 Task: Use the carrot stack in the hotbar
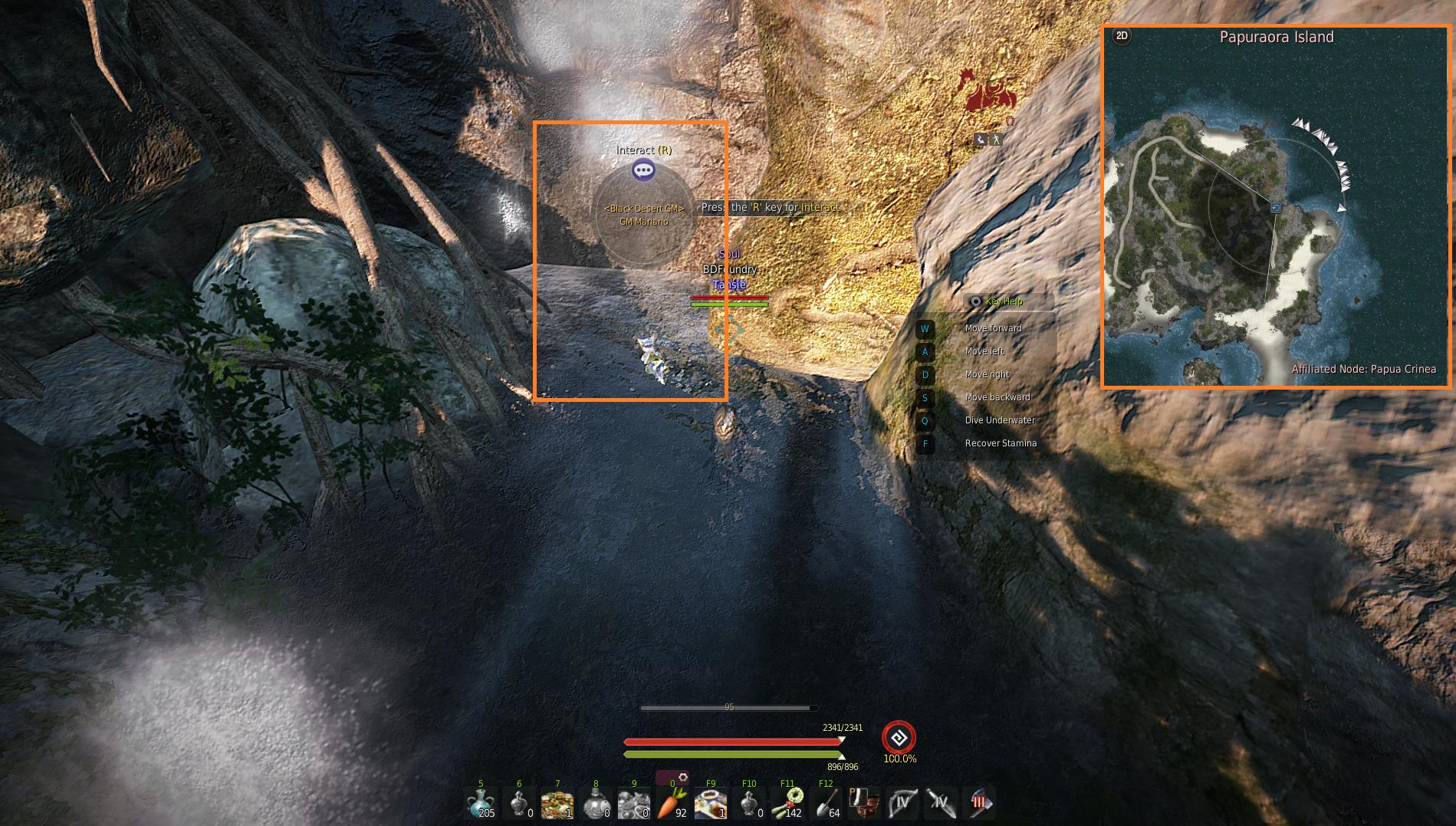pyautogui.click(x=672, y=804)
